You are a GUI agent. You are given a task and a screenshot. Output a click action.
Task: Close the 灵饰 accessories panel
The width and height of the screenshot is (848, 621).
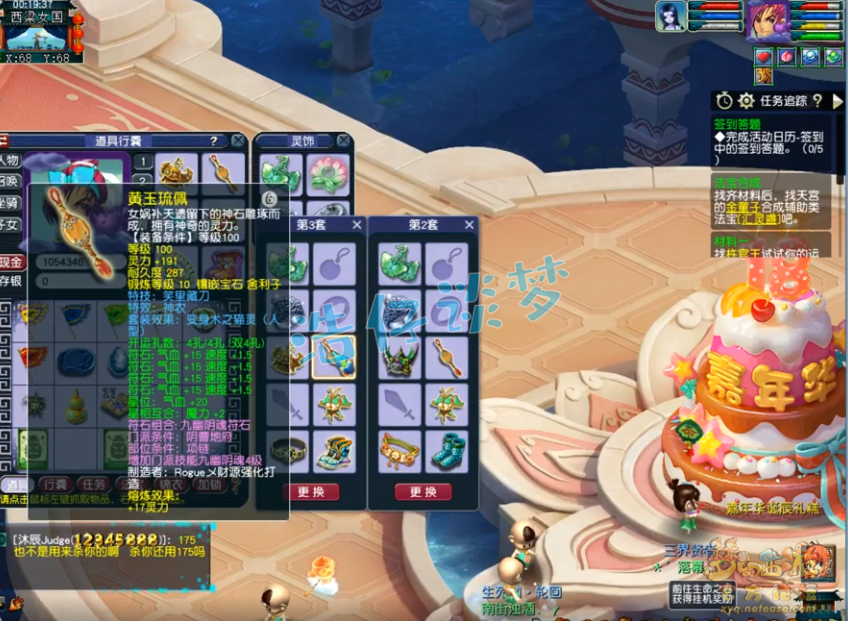tap(344, 141)
